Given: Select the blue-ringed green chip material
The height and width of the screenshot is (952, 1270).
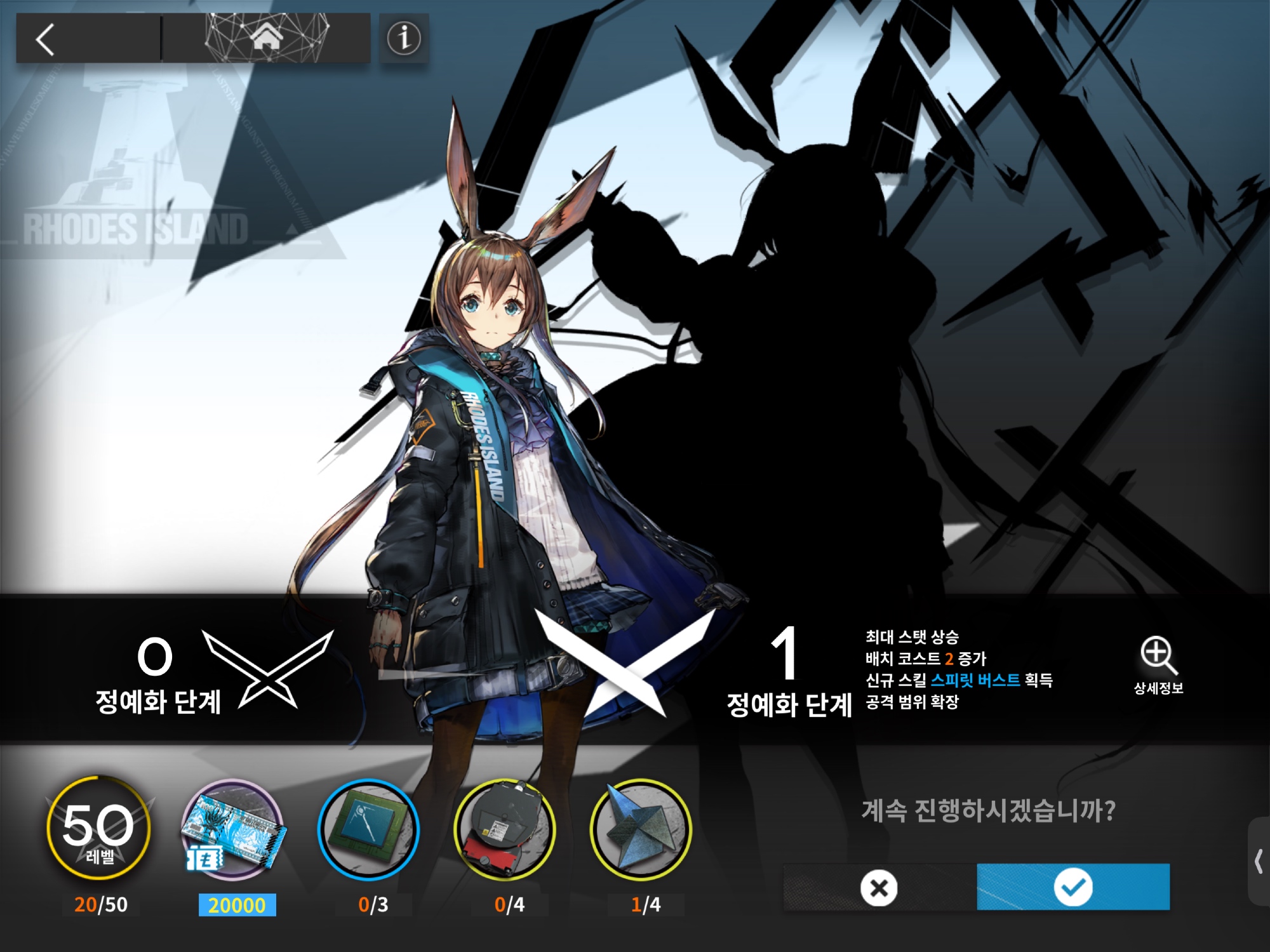Looking at the screenshot, I should 369,829.
